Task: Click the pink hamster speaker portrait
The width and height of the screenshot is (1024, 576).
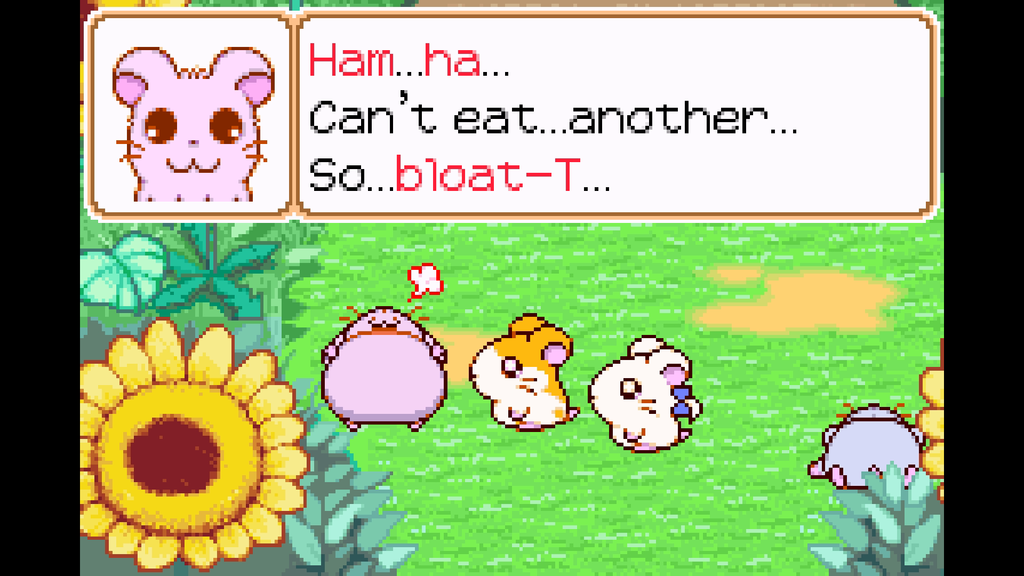Action: (191, 119)
